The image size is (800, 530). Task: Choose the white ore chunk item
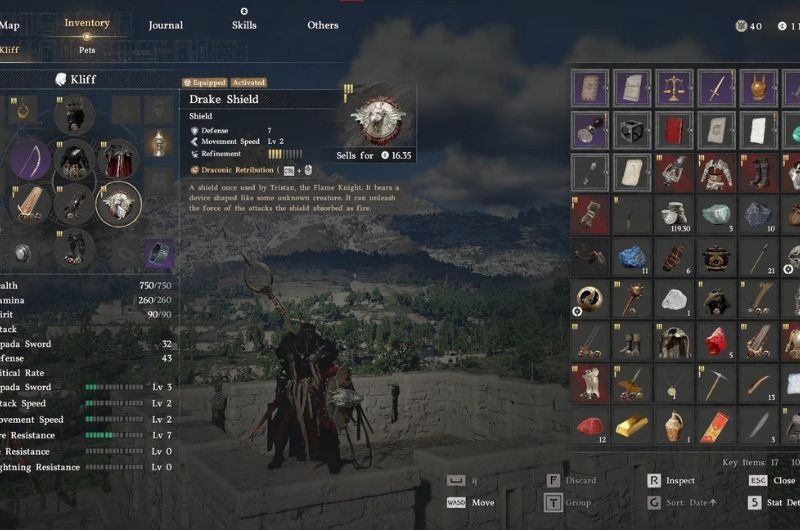point(674,299)
